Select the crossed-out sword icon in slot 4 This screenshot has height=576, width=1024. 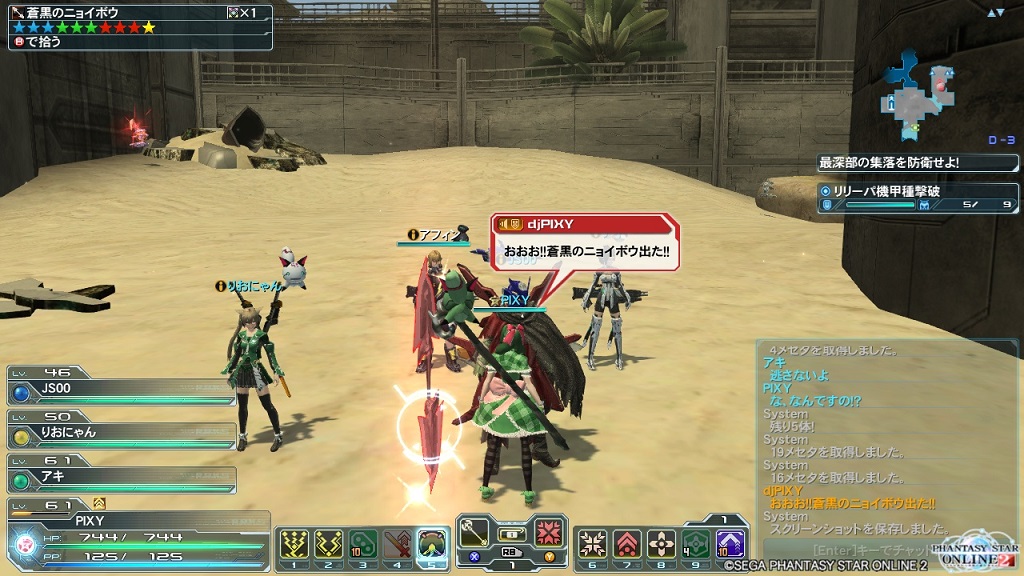398,544
